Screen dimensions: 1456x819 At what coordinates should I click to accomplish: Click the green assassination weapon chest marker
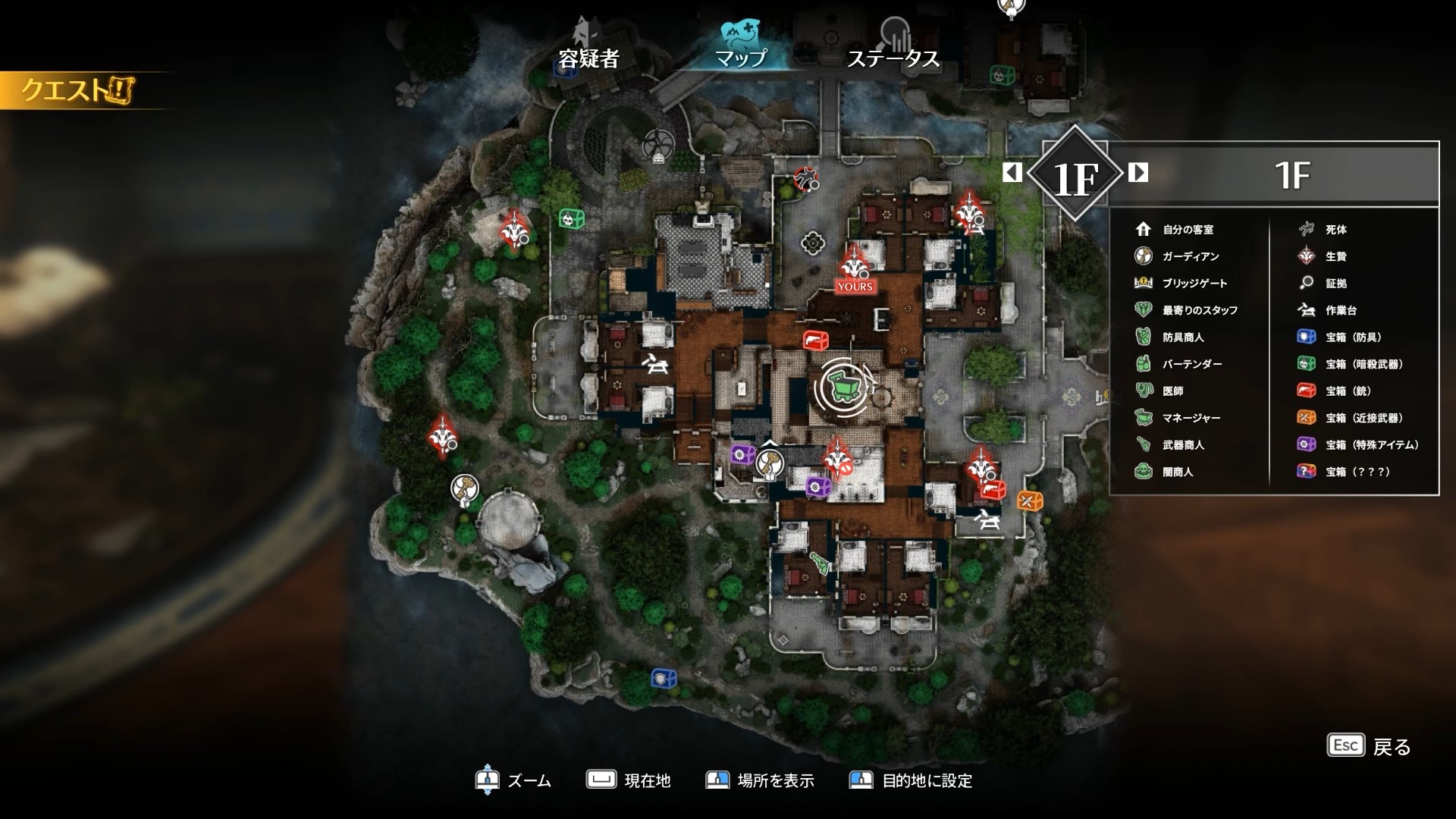(572, 219)
